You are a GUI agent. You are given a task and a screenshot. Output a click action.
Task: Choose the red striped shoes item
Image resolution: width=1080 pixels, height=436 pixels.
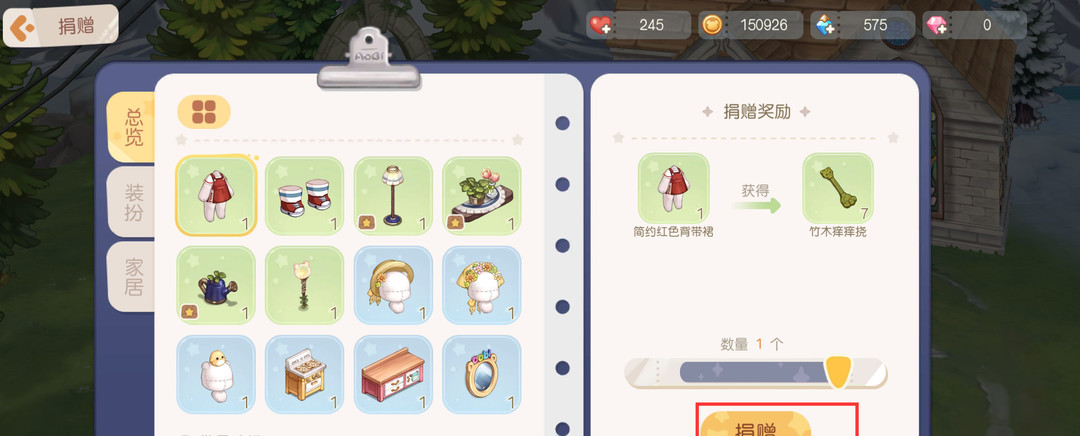(304, 196)
